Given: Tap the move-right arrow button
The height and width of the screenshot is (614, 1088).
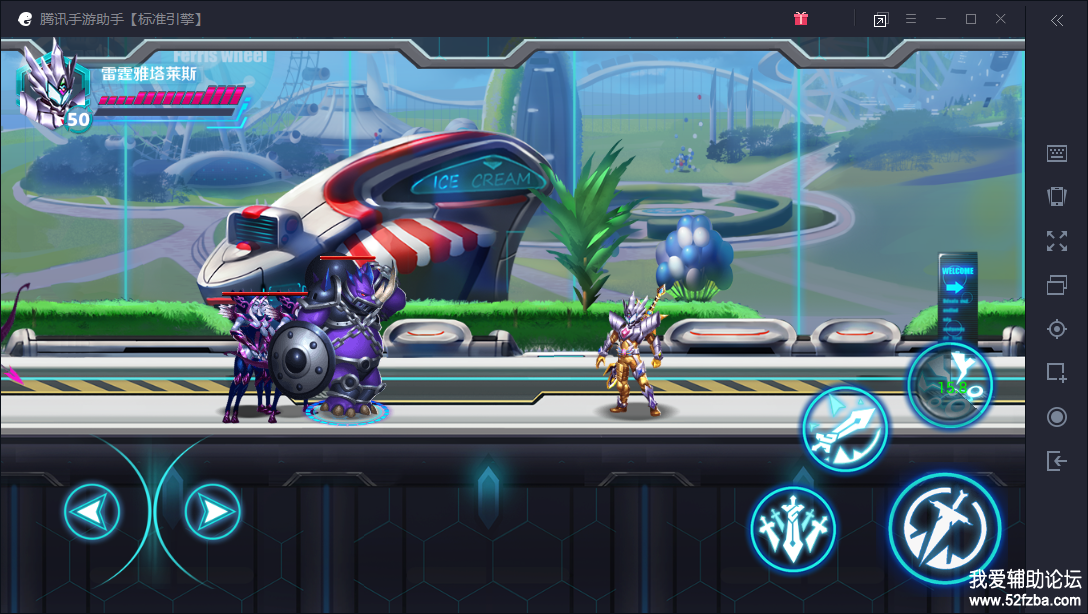Looking at the screenshot, I should [x=212, y=513].
